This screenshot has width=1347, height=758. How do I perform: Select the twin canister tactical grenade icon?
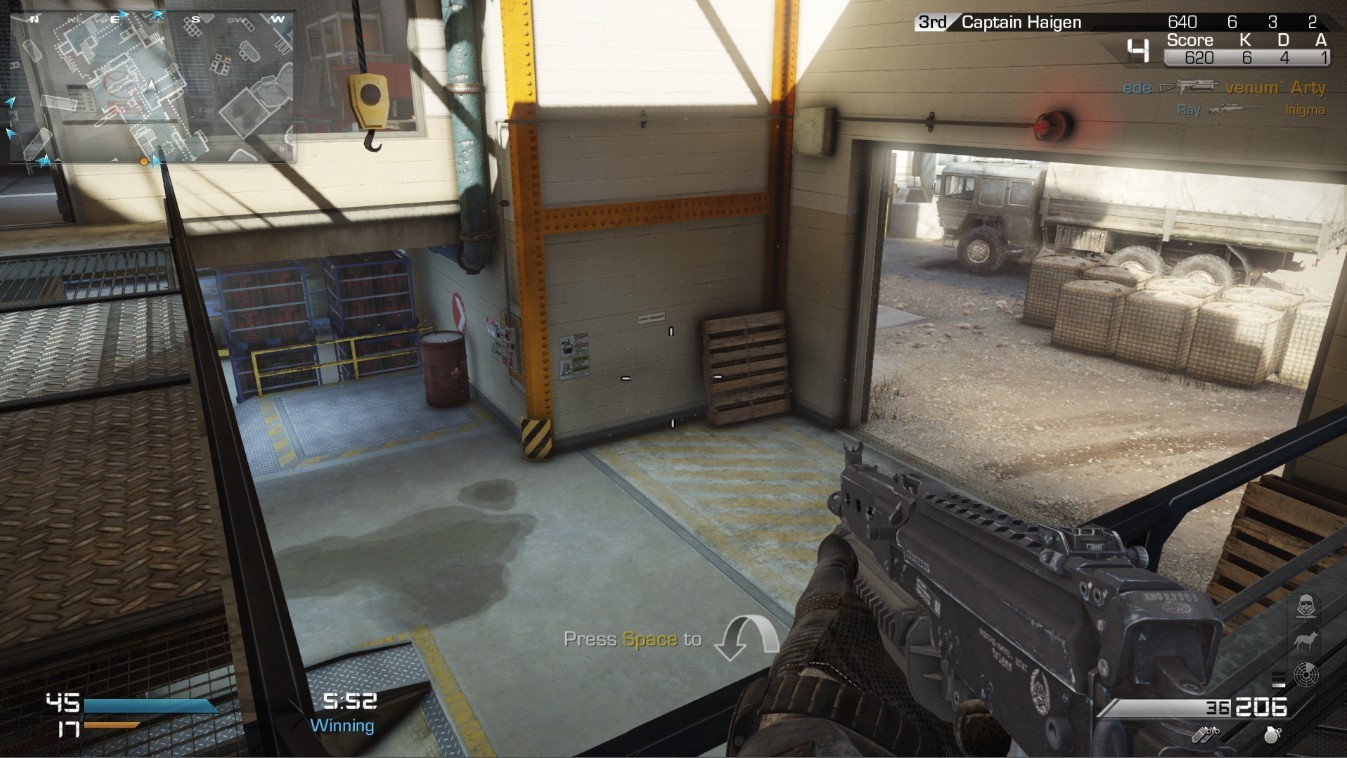(x=1207, y=734)
